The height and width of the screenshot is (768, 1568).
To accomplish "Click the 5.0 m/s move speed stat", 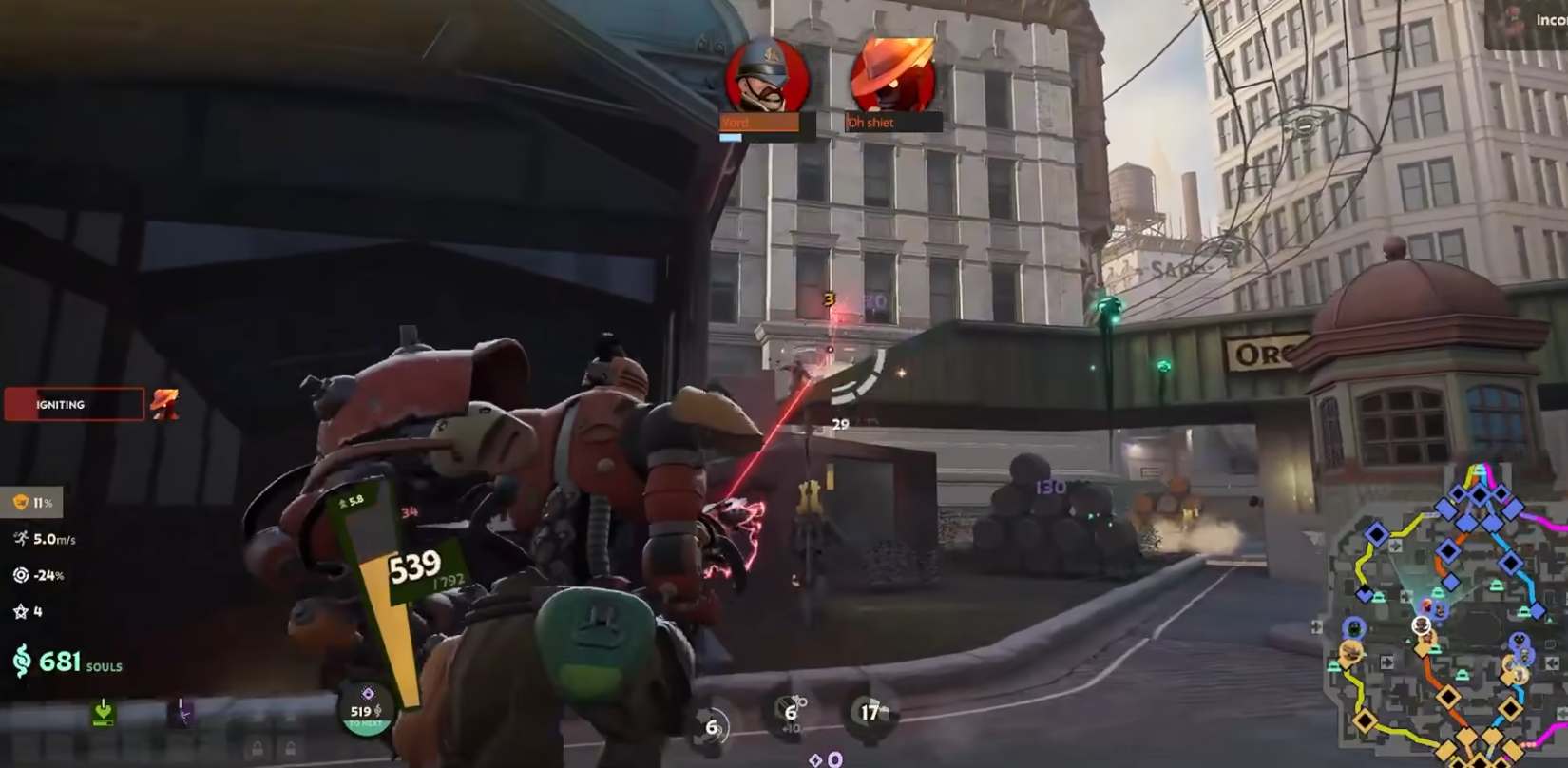I will pos(45,539).
